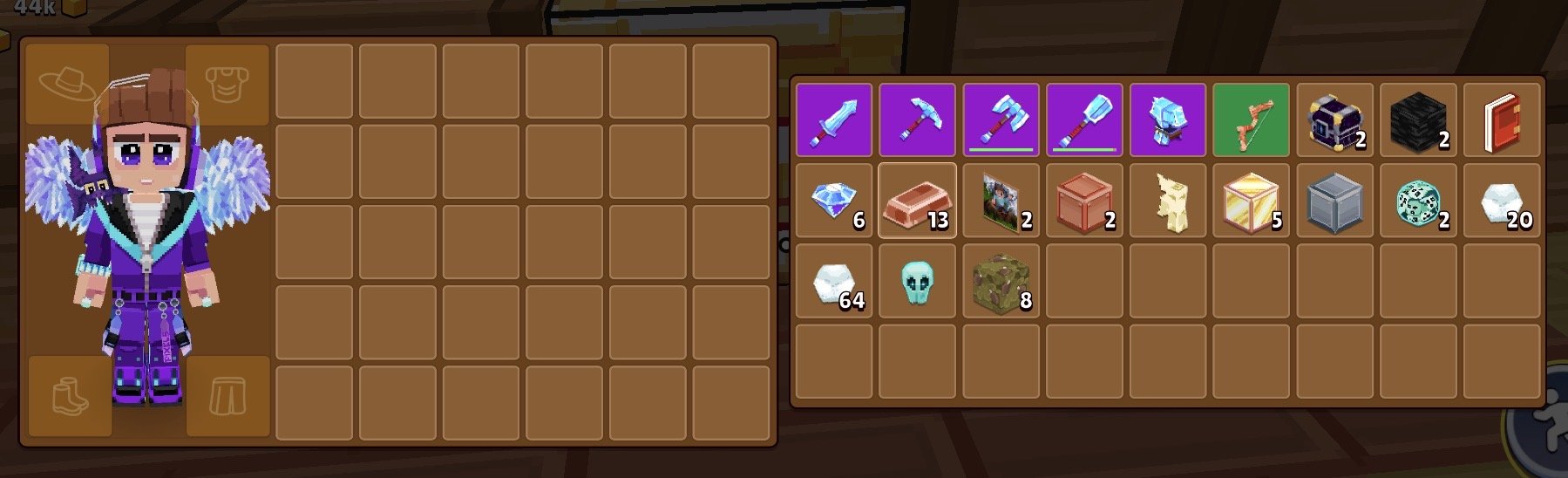This screenshot has width=1568, height=478.
Task: Open the red book item
Action: pos(1502,120)
